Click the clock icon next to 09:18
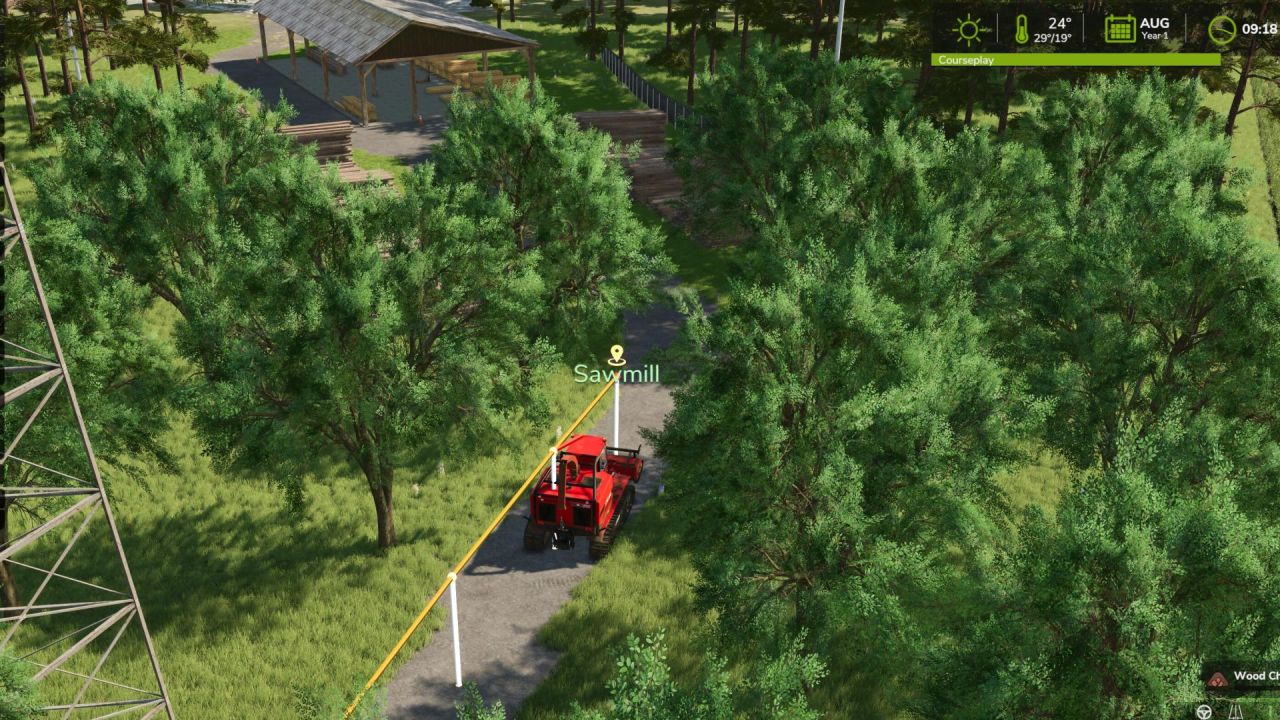 1222,30
